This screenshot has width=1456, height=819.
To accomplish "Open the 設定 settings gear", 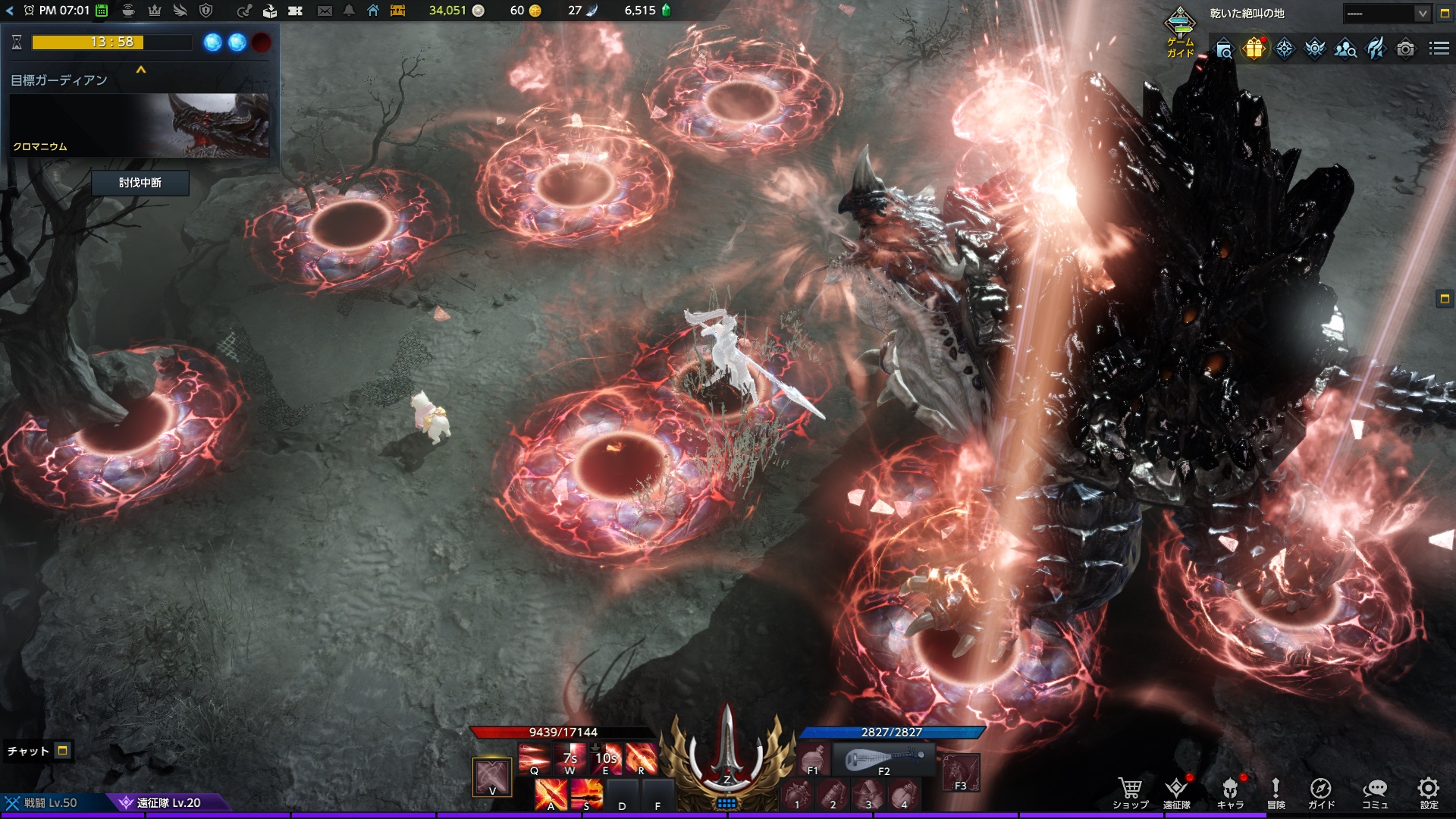I will [x=1429, y=793].
